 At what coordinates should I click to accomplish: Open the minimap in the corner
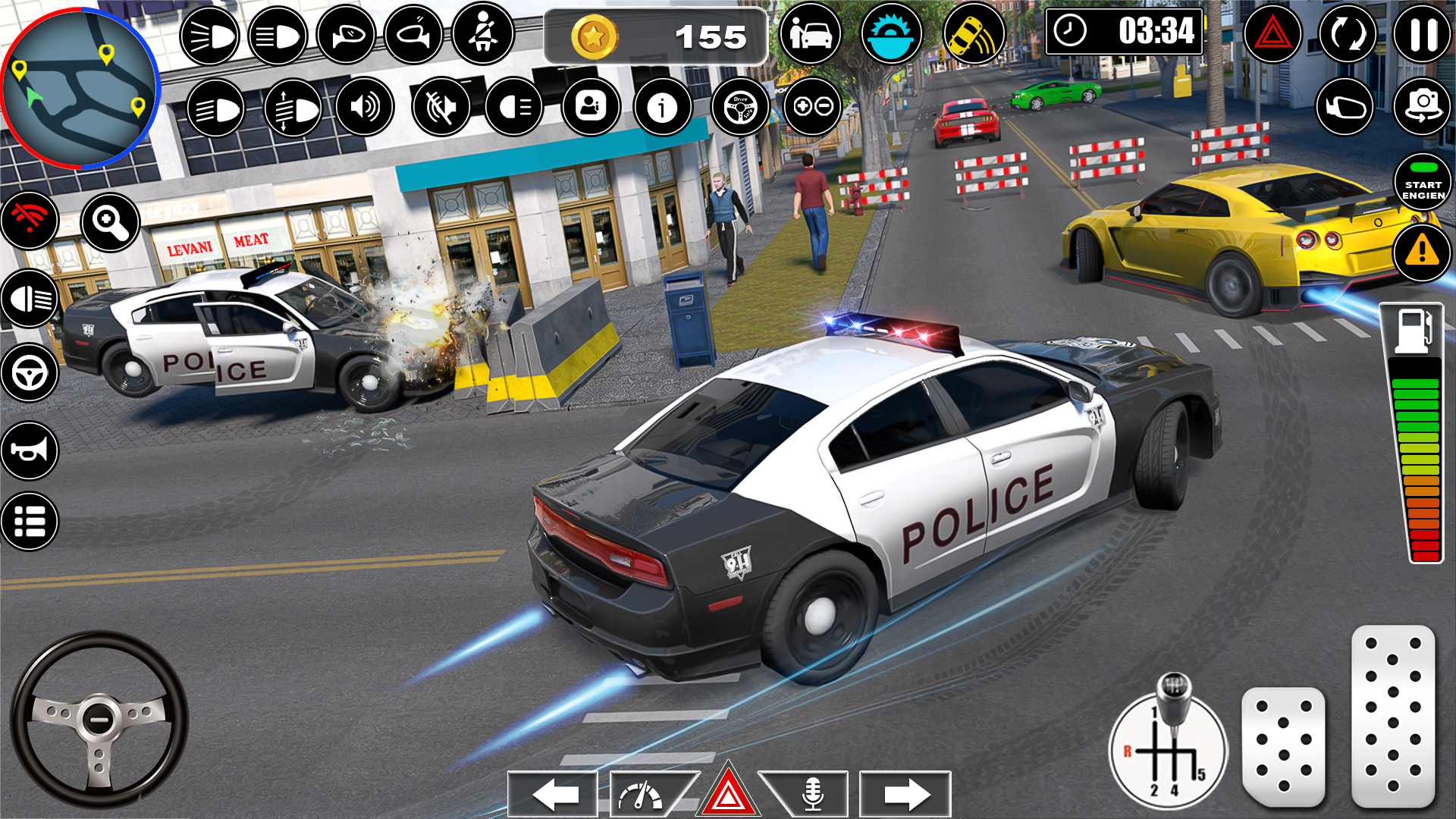(80, 87)
